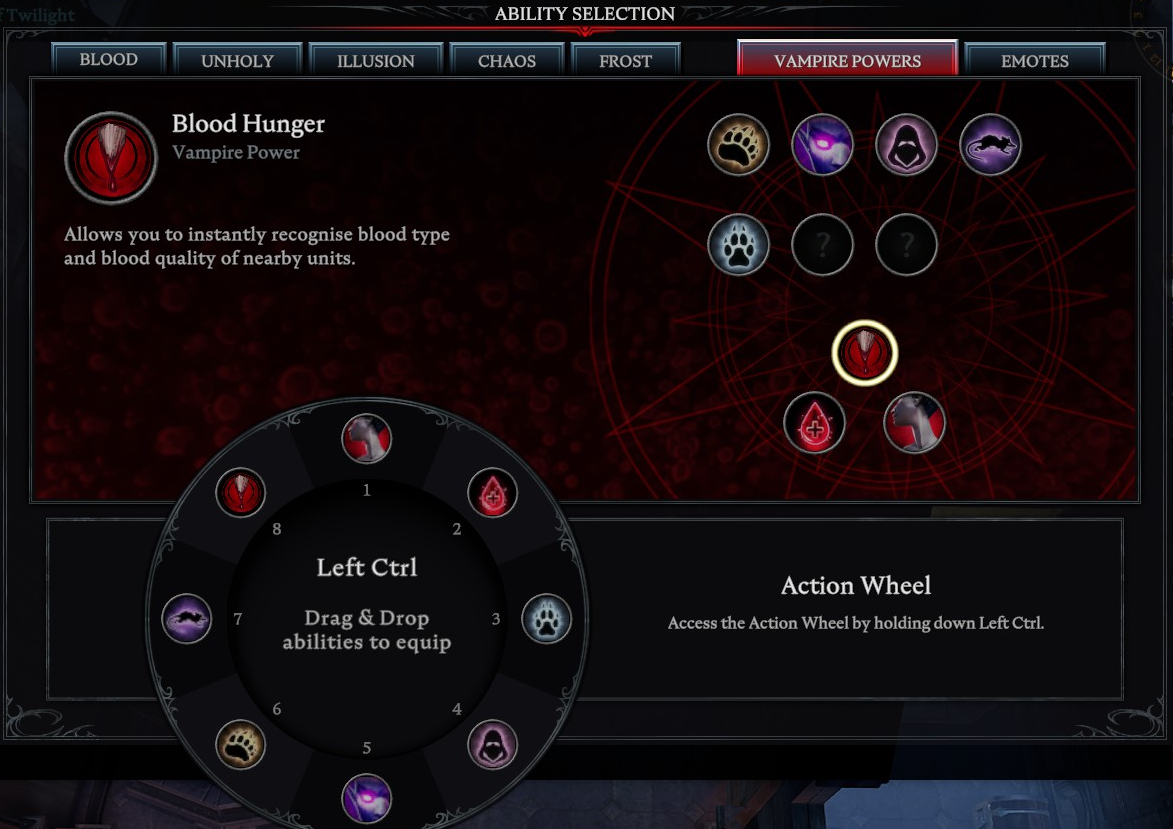
Task: Switch to the Frost tab
Action: coord(625,61)
